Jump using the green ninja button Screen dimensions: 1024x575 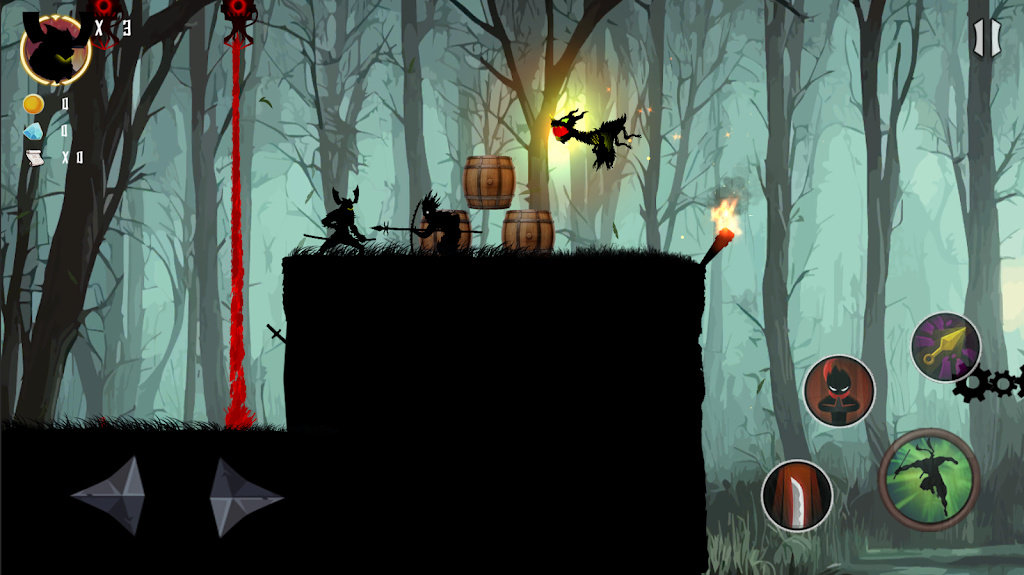tap(928, 479)
